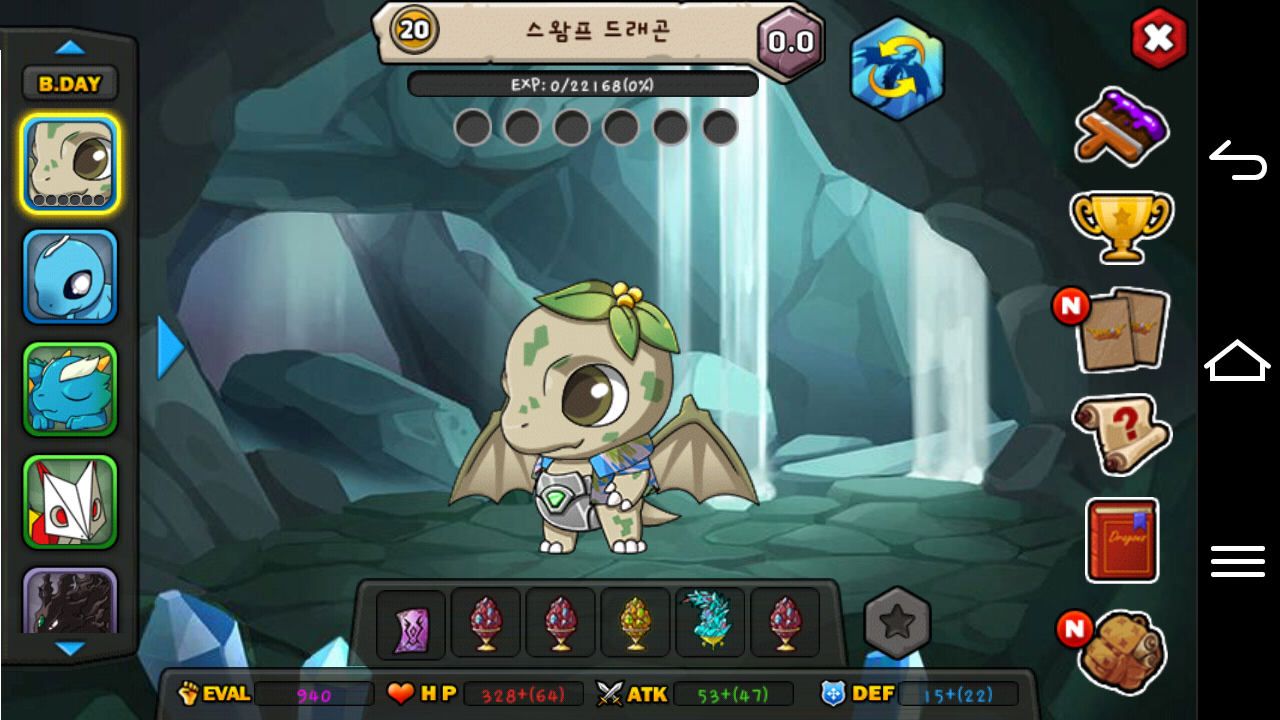Open the red dragon book
Image resolution: width=1280 pixels, height=720 pixels.
pyautogui.click(x=1122, y=540)
